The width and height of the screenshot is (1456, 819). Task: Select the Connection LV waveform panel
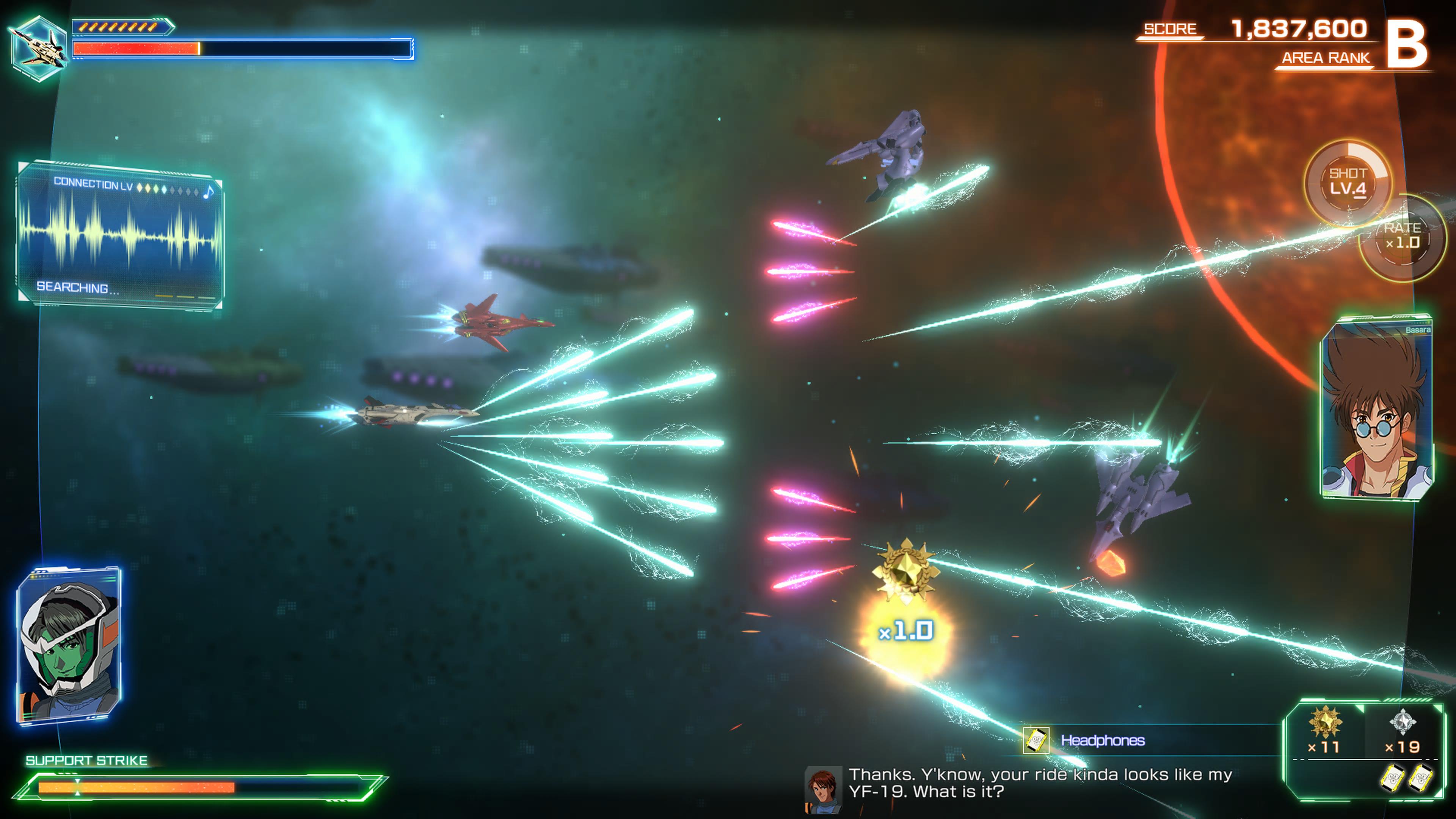pos(120,235)
